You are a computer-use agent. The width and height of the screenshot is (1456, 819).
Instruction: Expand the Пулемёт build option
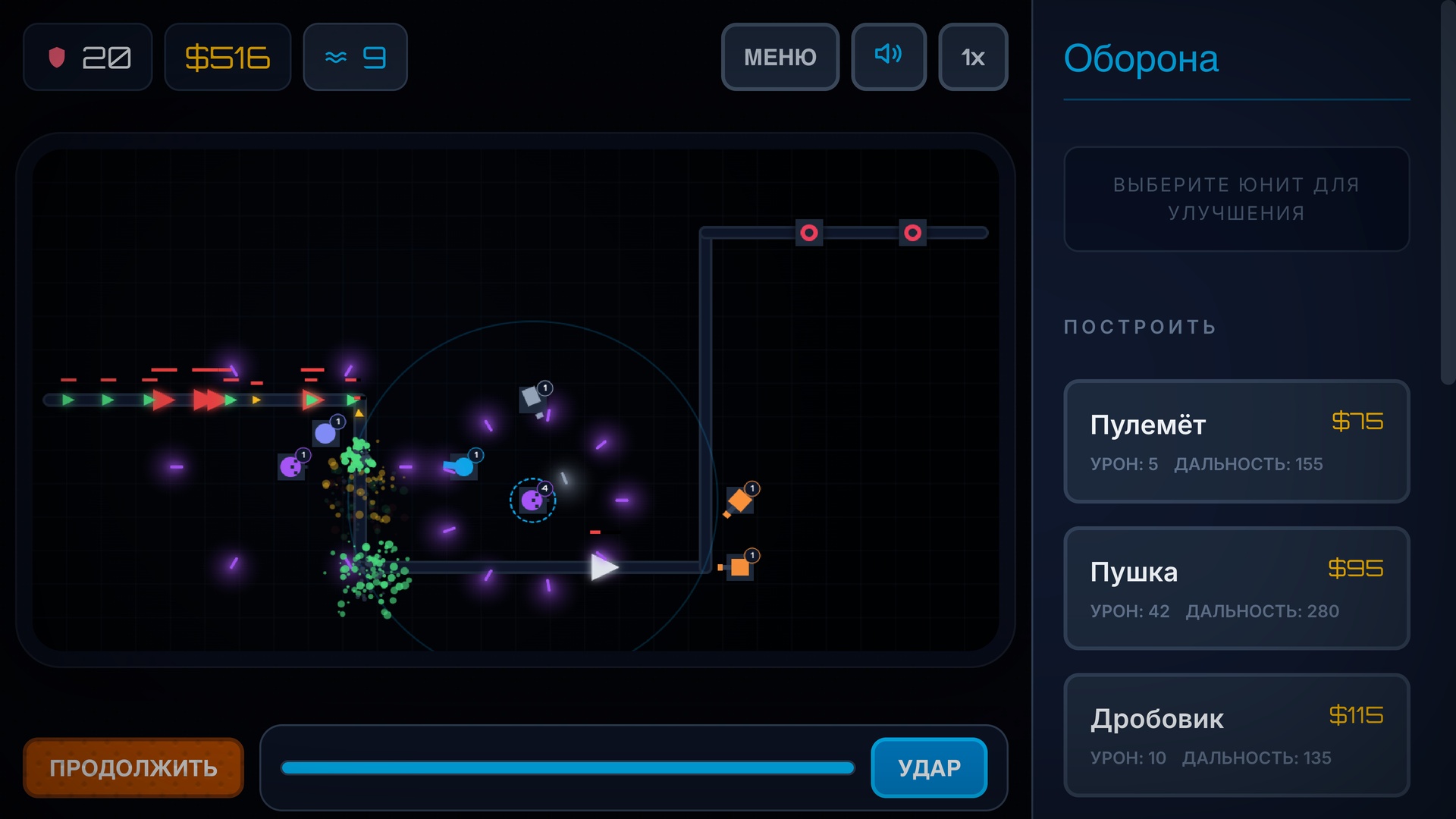pyautogui.click(x=1236, y=441)
